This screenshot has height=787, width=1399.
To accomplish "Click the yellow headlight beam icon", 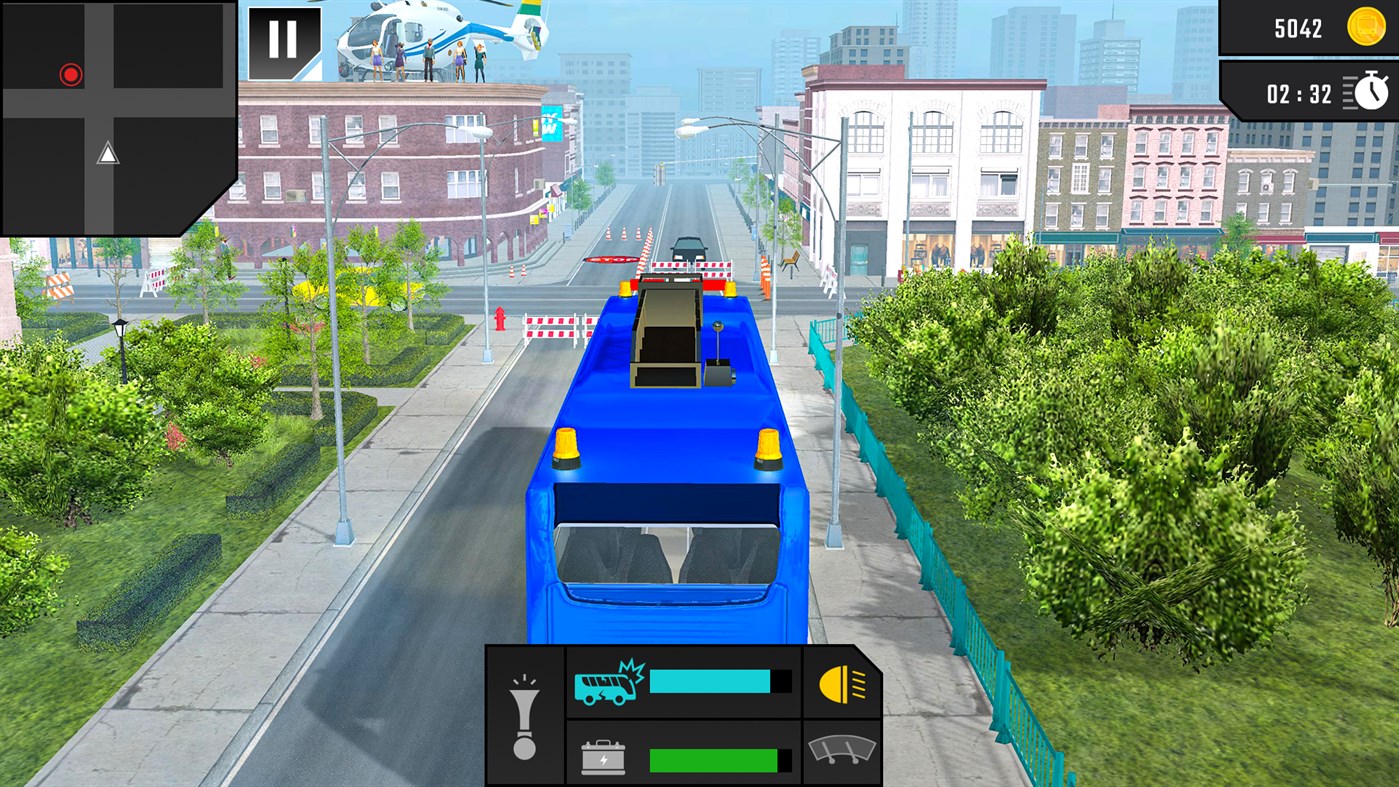I will pos(841,685).
